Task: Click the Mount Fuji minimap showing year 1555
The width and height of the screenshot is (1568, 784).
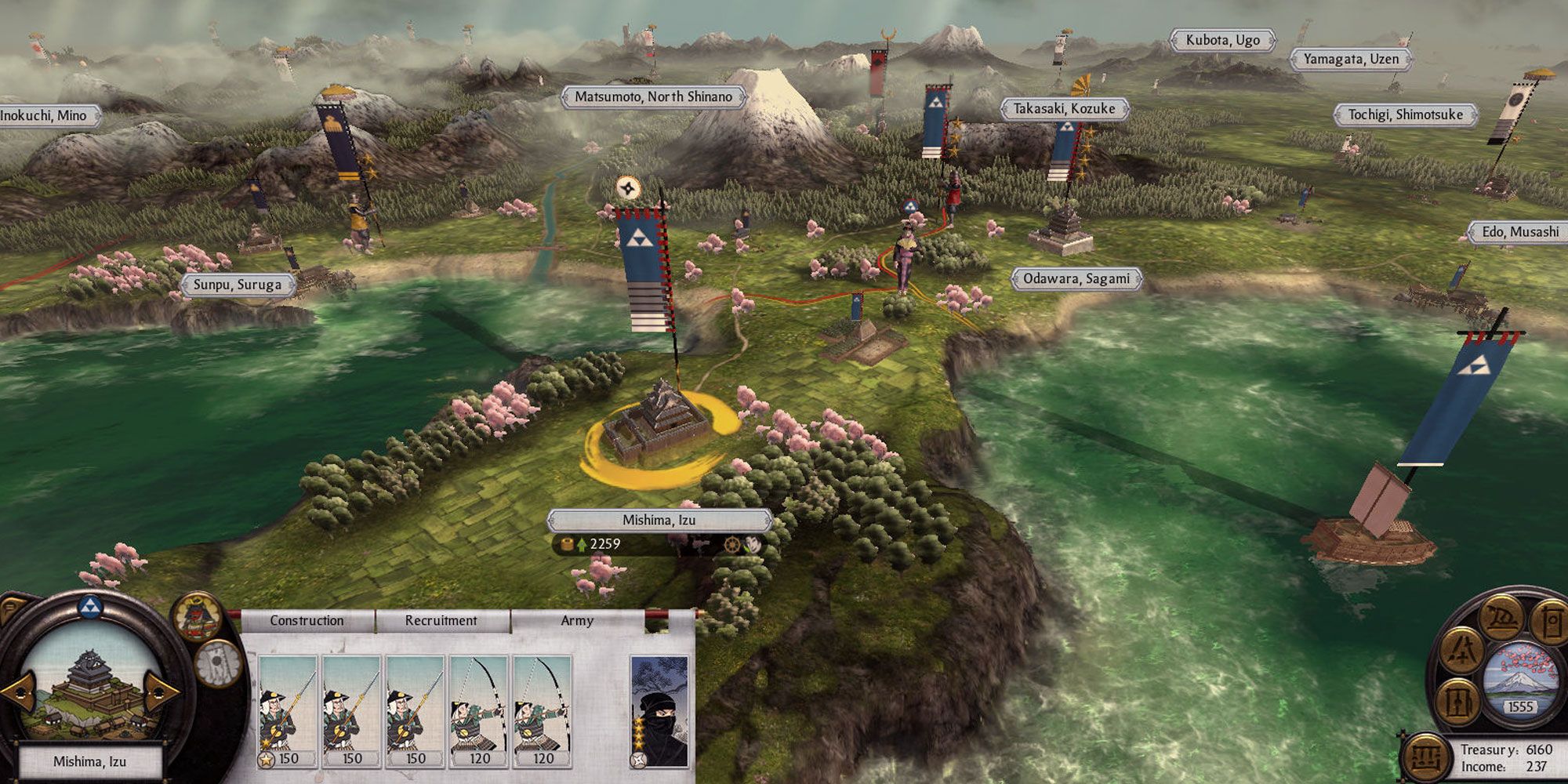Action: tap(1523, 681)
